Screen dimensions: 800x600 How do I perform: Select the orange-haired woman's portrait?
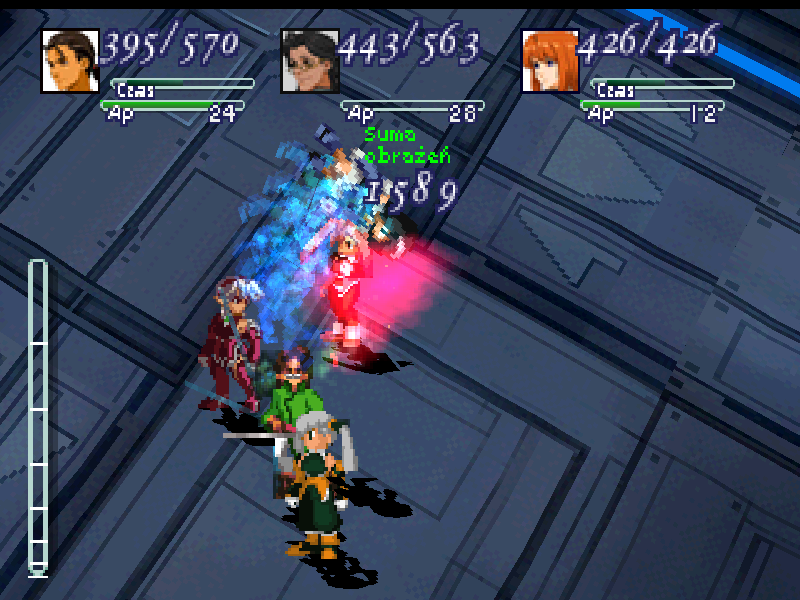pyautogui.click(x=550, y=61)
